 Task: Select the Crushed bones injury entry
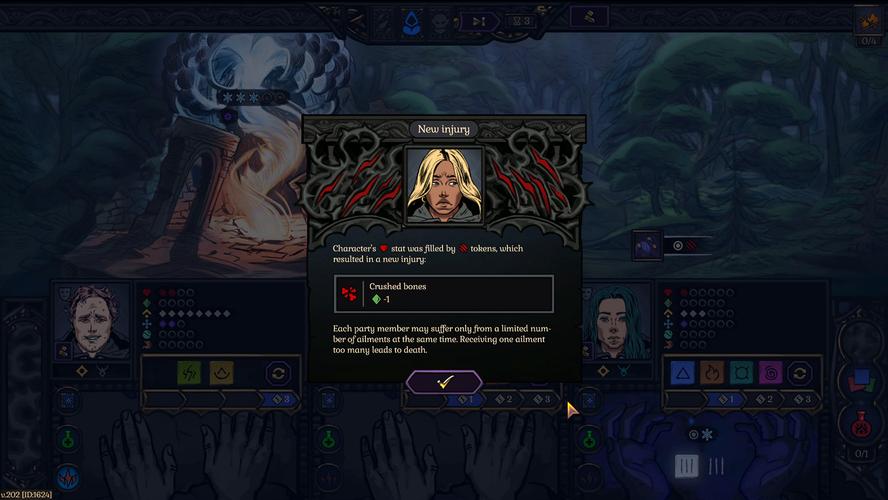(444, 294)
